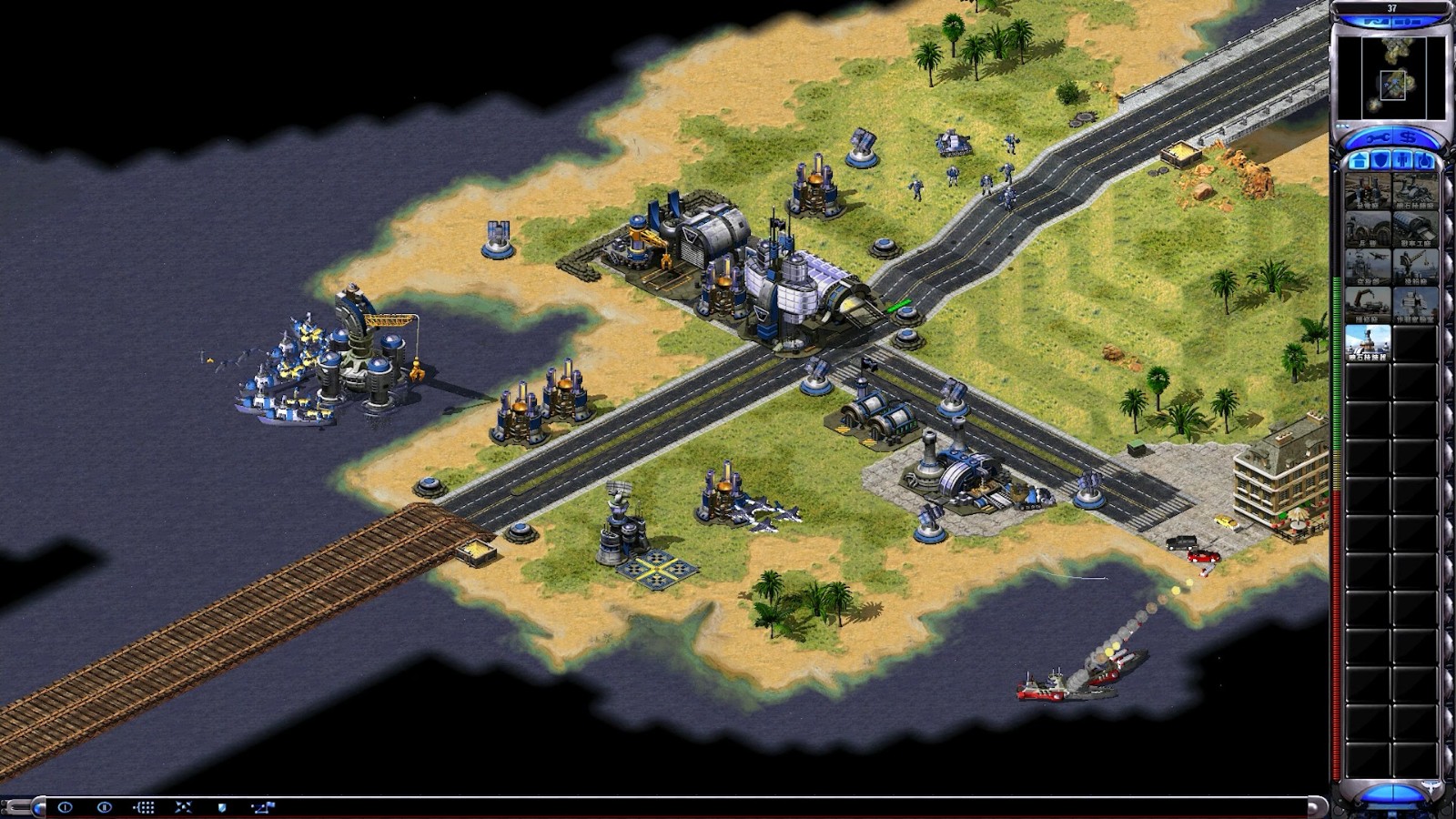Image resolution: width=1456 pixels, height=819 pixels.
Task: Select the Airforce Command build icon
Action: click(x=1368, y=268)
